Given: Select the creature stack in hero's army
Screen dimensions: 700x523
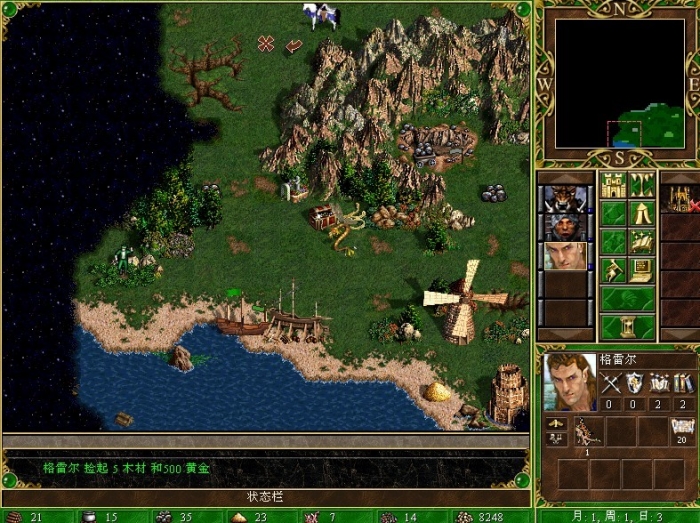Looking at the screenshot, I should (586, 432).
